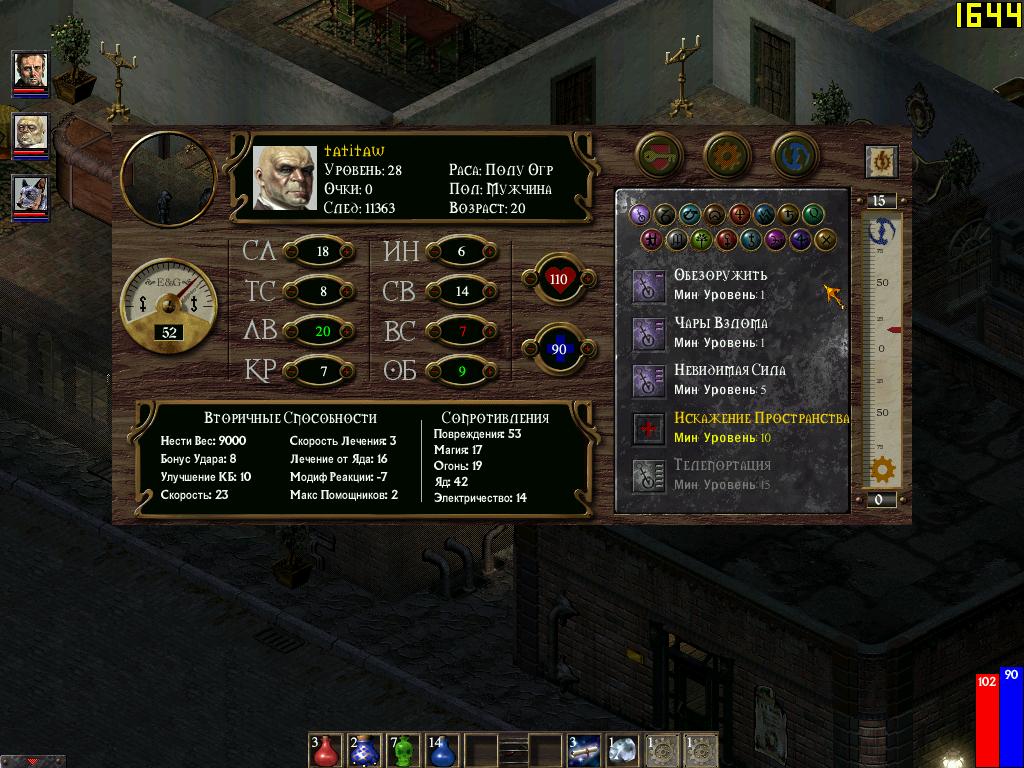Select the Чары Взлома spell
Screen dimensions: 1024x768
[x=651, y=333]
